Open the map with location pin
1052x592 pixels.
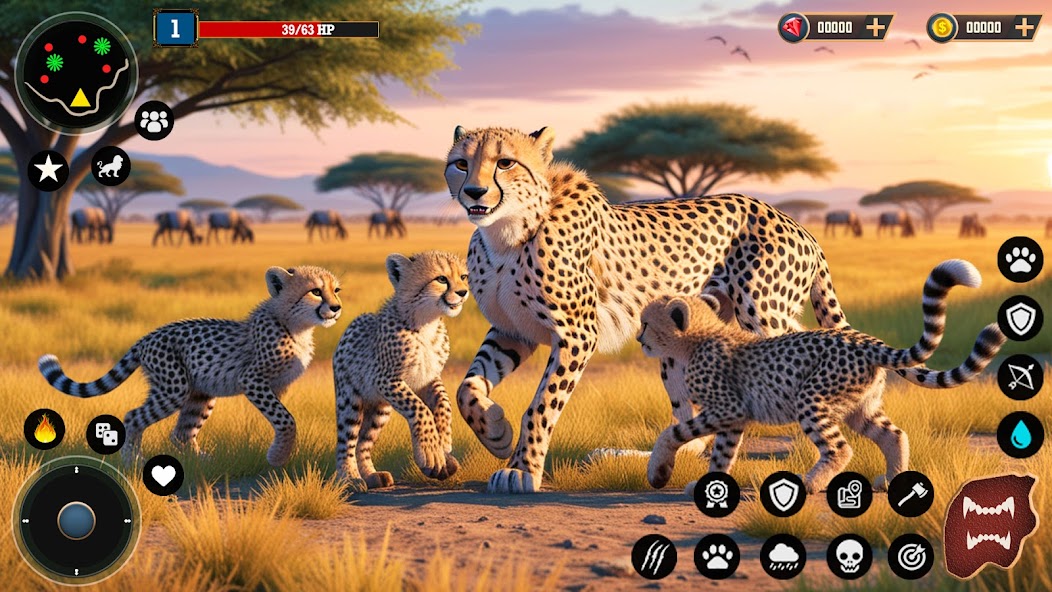click(x=849, y=494)
